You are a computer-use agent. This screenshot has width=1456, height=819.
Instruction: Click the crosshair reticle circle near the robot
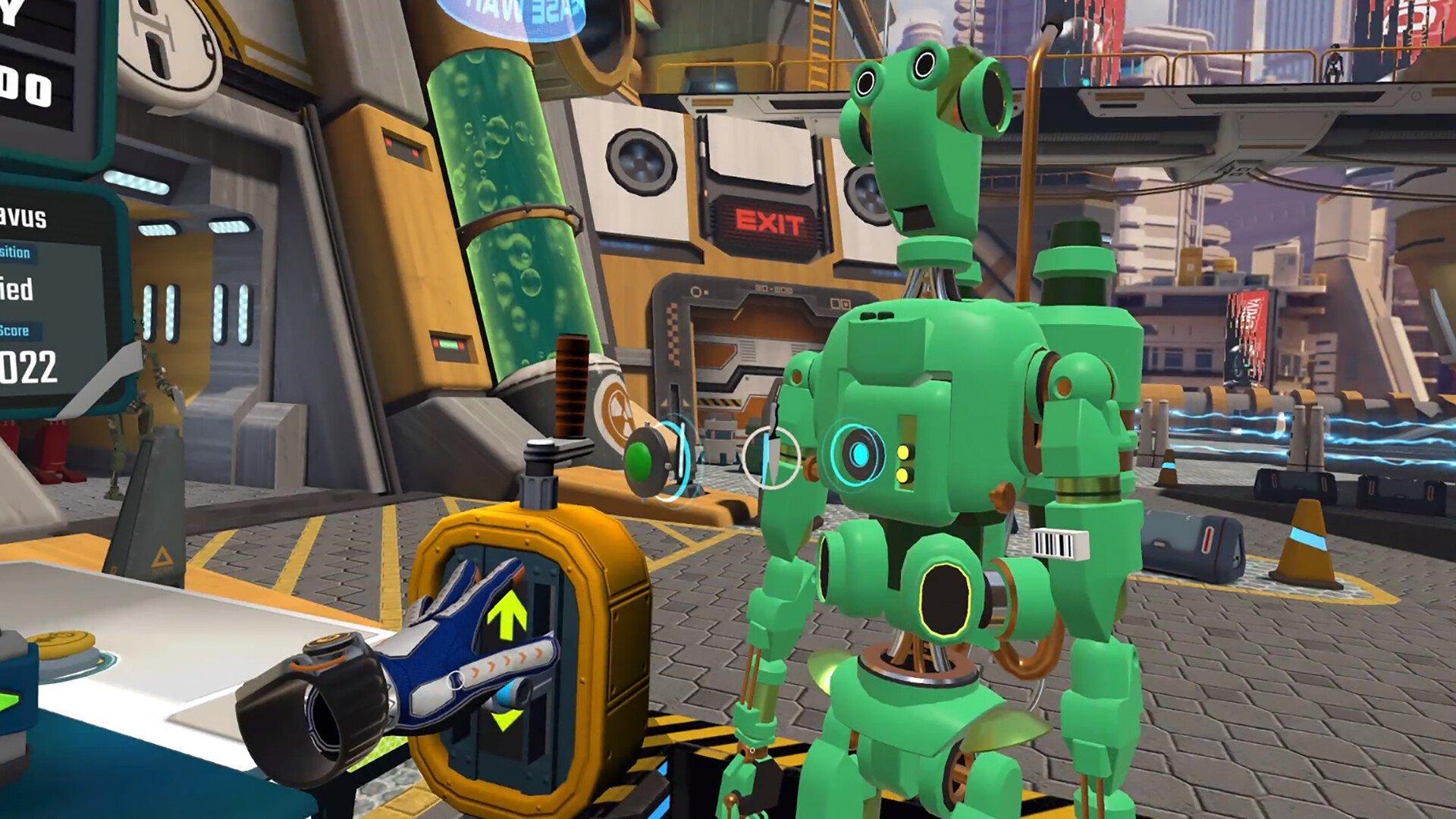[x=770, y=457]
